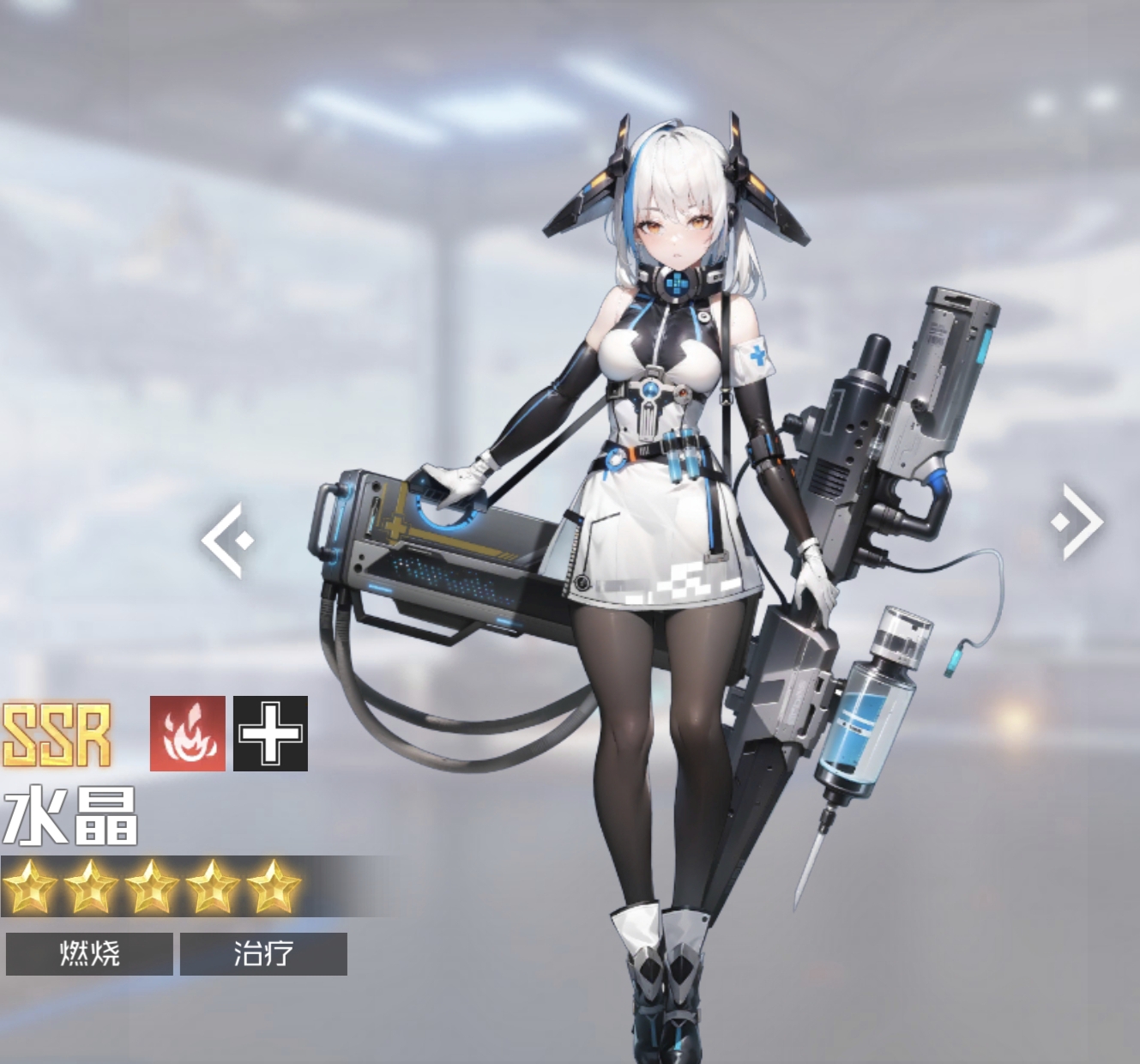Select the red flame element icon
The height and width of the screenshot is (1064, 1140).
tap(187, 734)
